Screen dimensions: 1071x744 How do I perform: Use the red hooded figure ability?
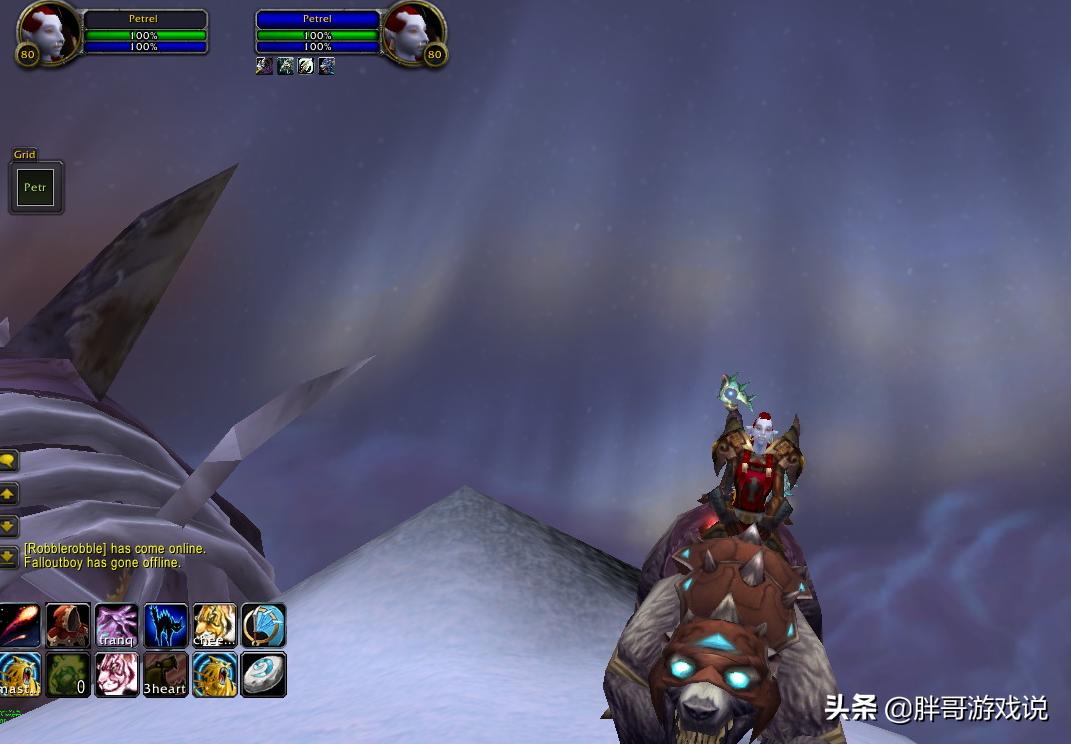click(x=68, y=626)
